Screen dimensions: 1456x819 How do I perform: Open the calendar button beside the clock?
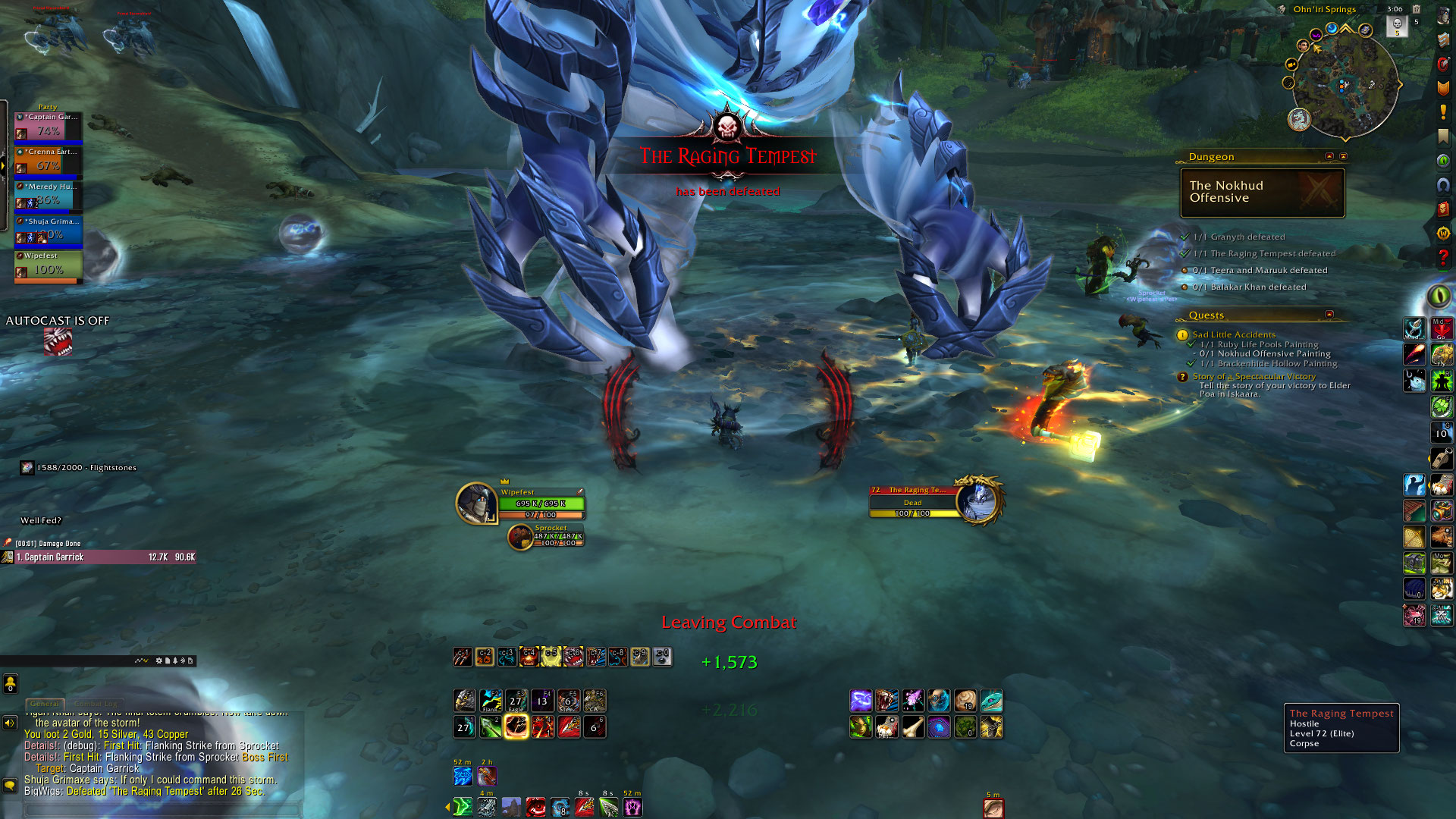click(1416, 9)
